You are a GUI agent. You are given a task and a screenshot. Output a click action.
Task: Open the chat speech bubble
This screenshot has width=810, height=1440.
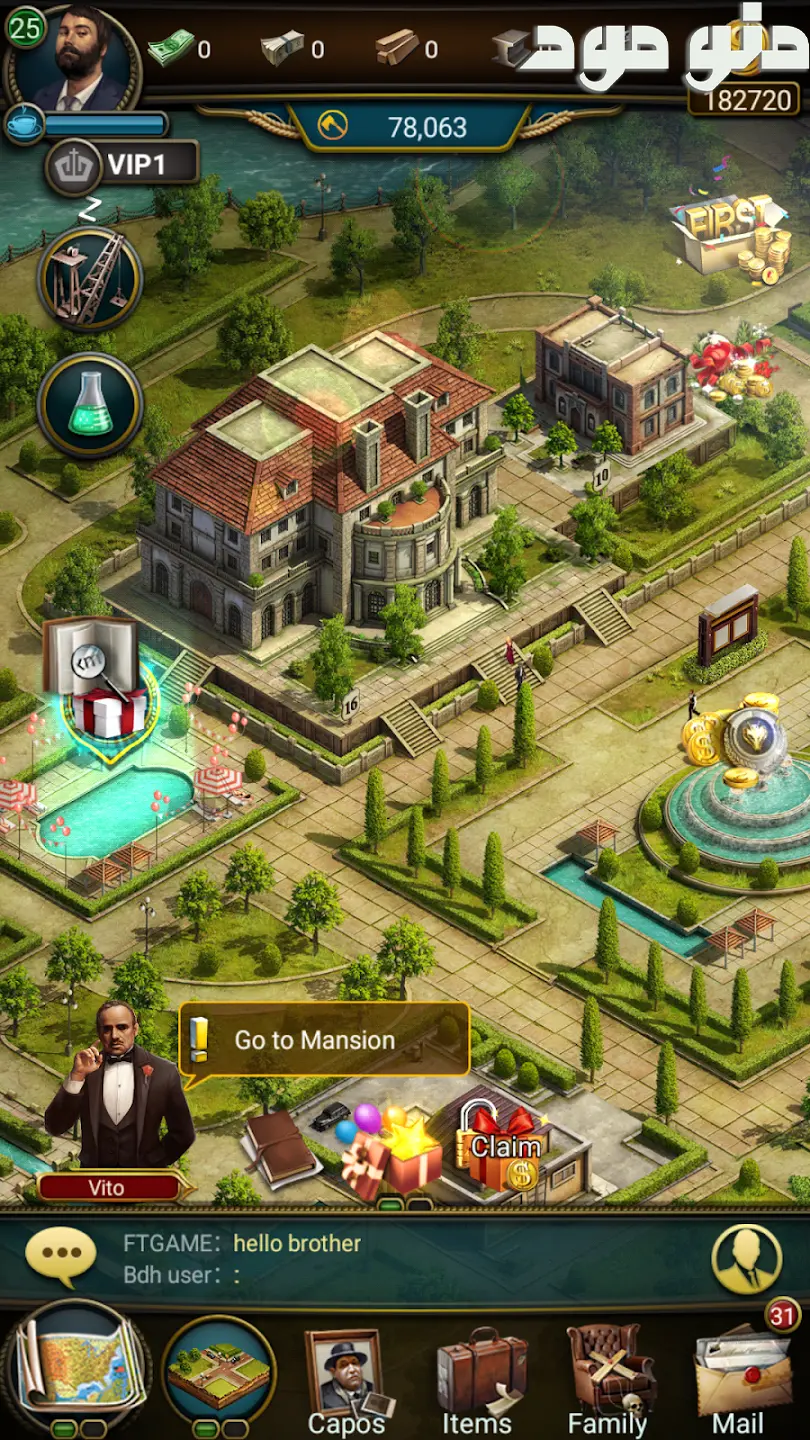pyautogui.click(x=61, y=1257)
